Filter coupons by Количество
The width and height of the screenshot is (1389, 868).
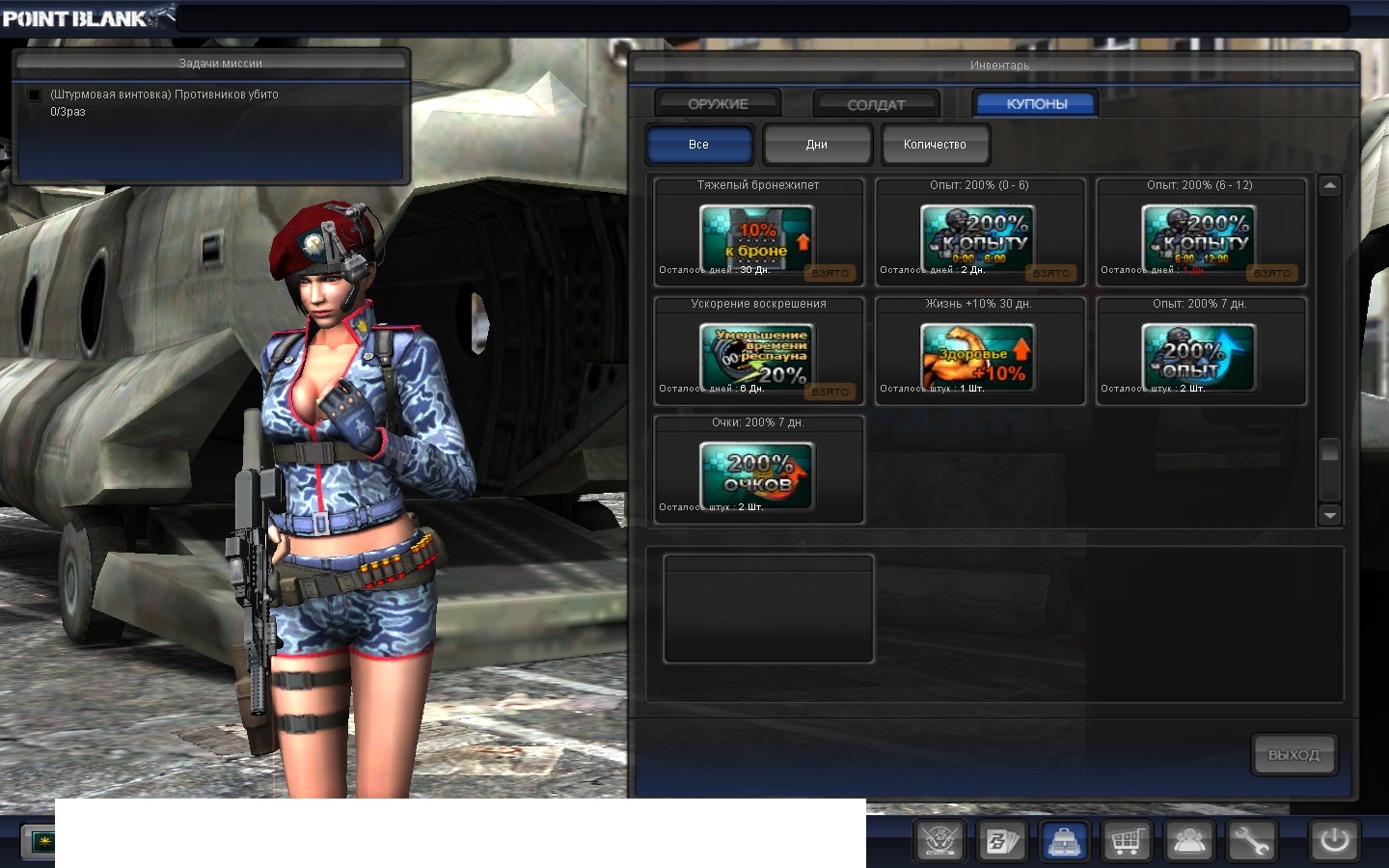[x=935, y=145]
